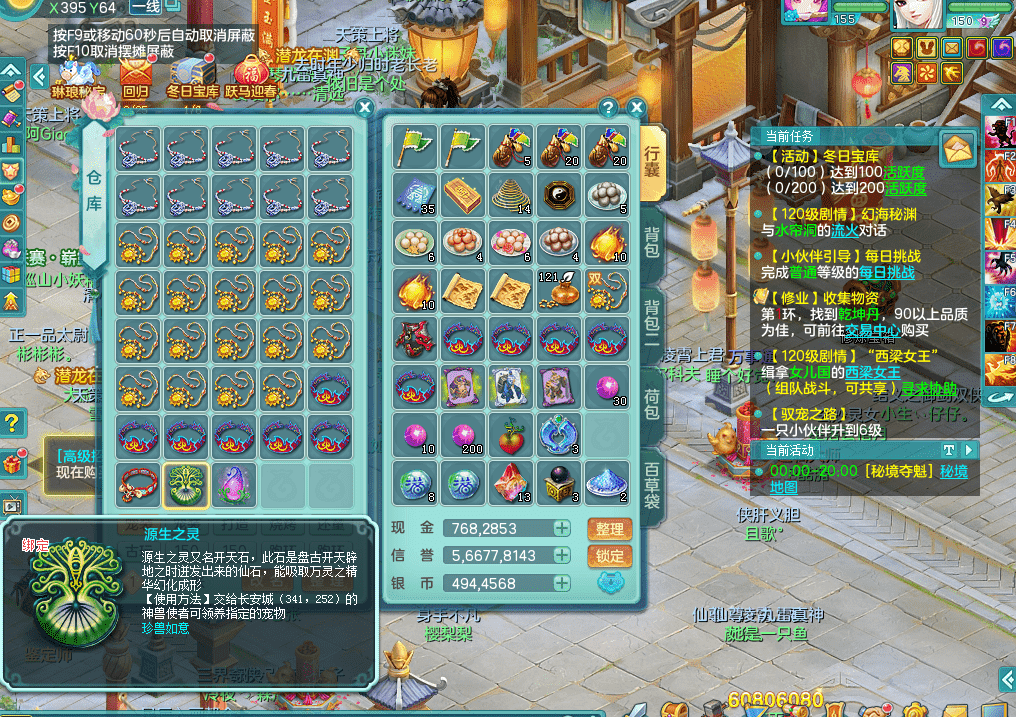Viewport: 1016px width, 717px height.
Task: Select the yin-yang taiji item slot
Action: (x=558, y=194)
